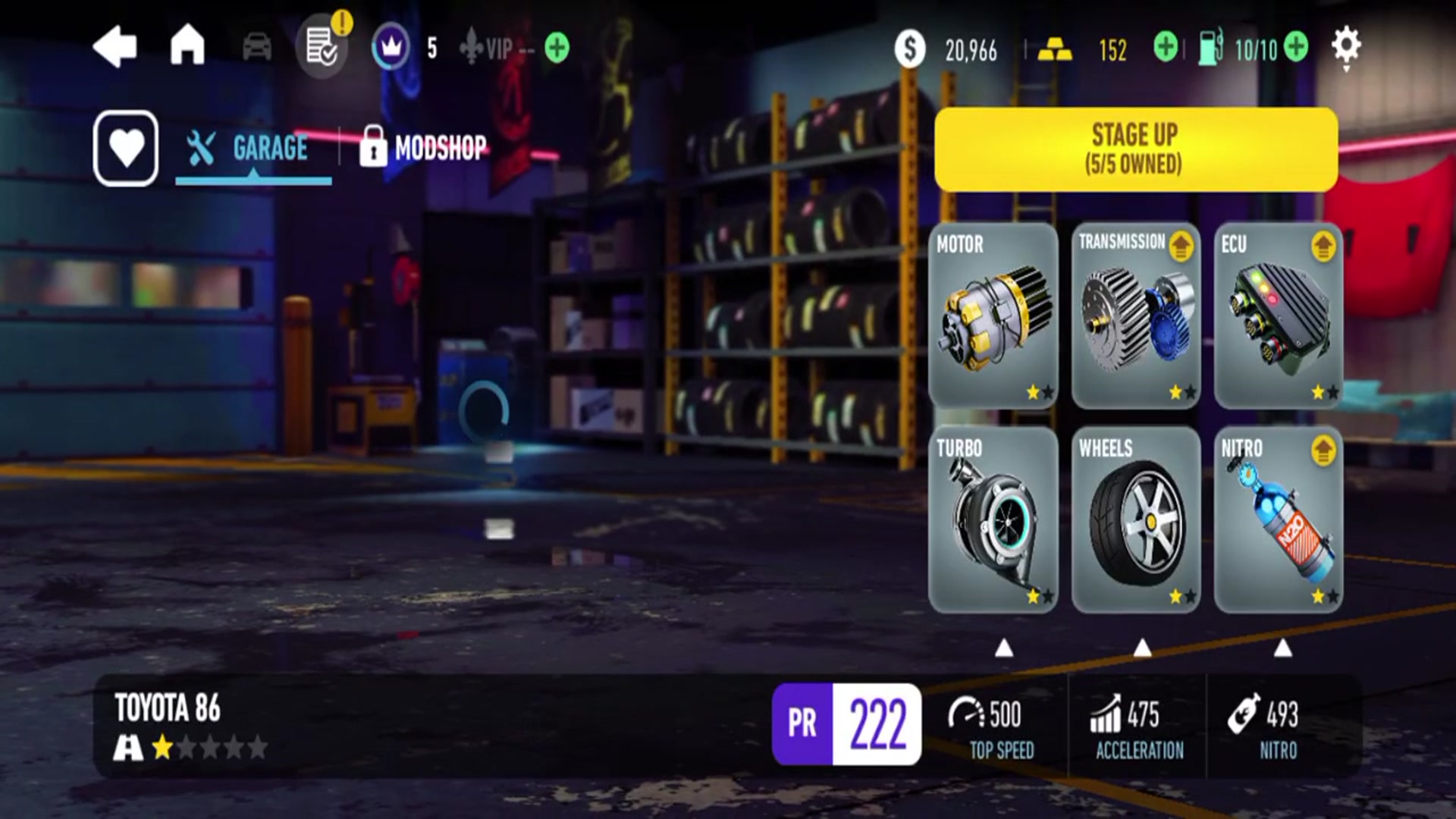Viewport: 1456px width, 819px height.
Task: Tap the yellow Stage Up button
Action: pos(1135,149)
